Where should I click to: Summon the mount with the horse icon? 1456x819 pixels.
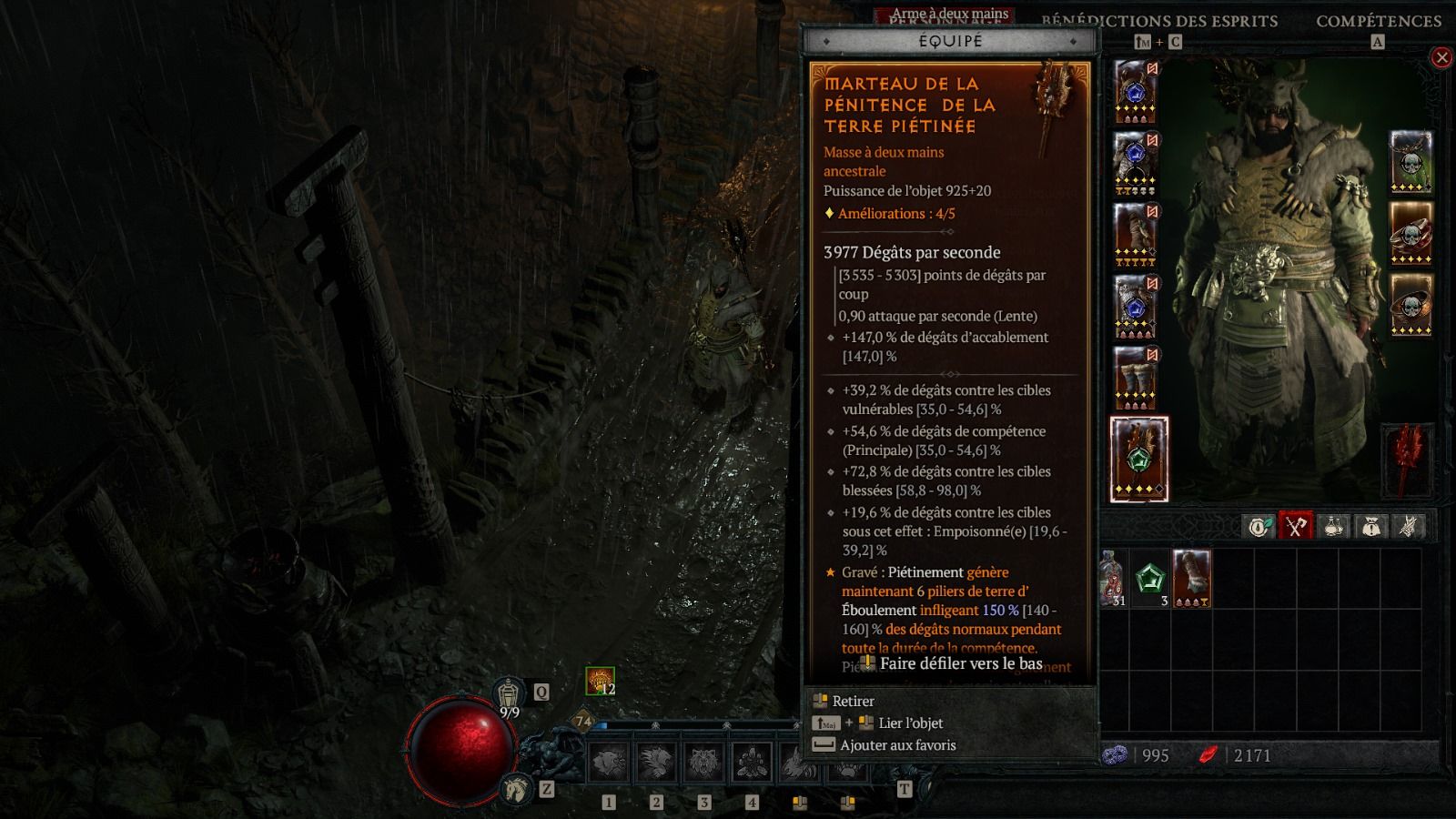pos(515,787)
